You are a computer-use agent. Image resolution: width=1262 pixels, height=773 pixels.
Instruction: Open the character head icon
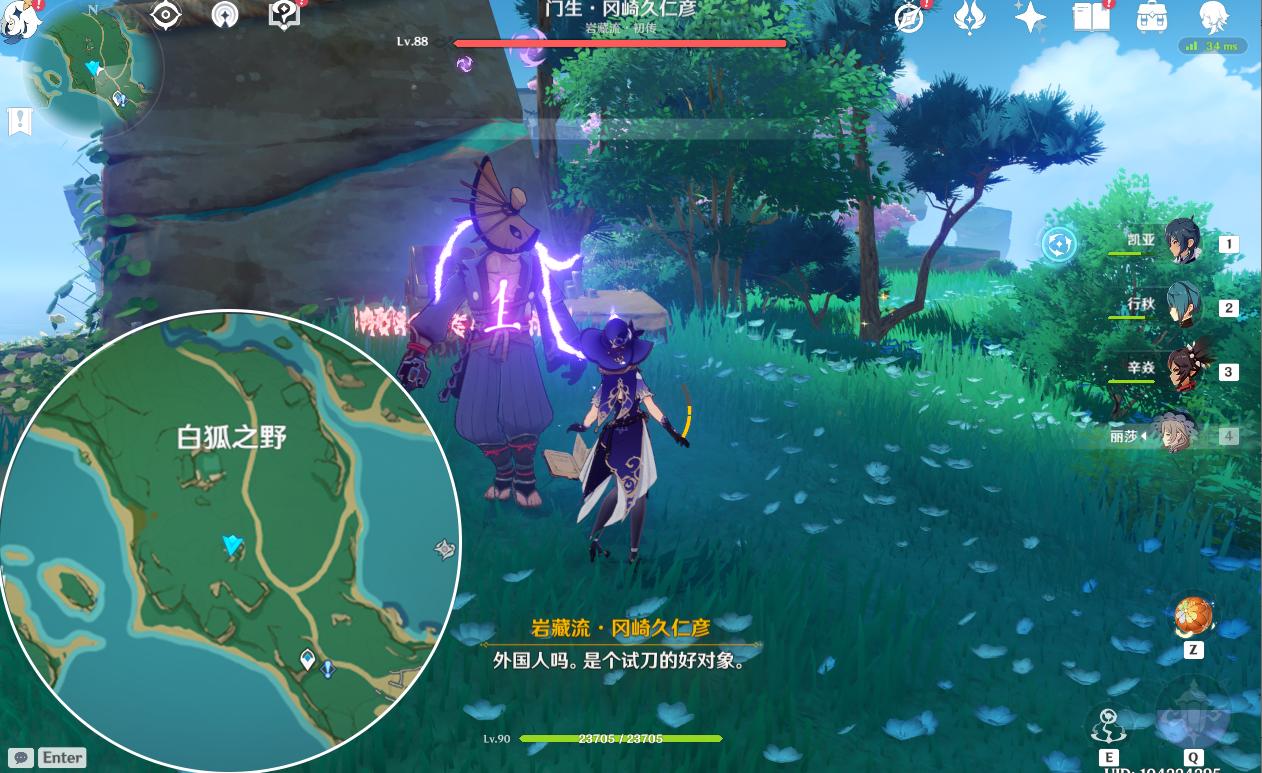coord(1214,18)
